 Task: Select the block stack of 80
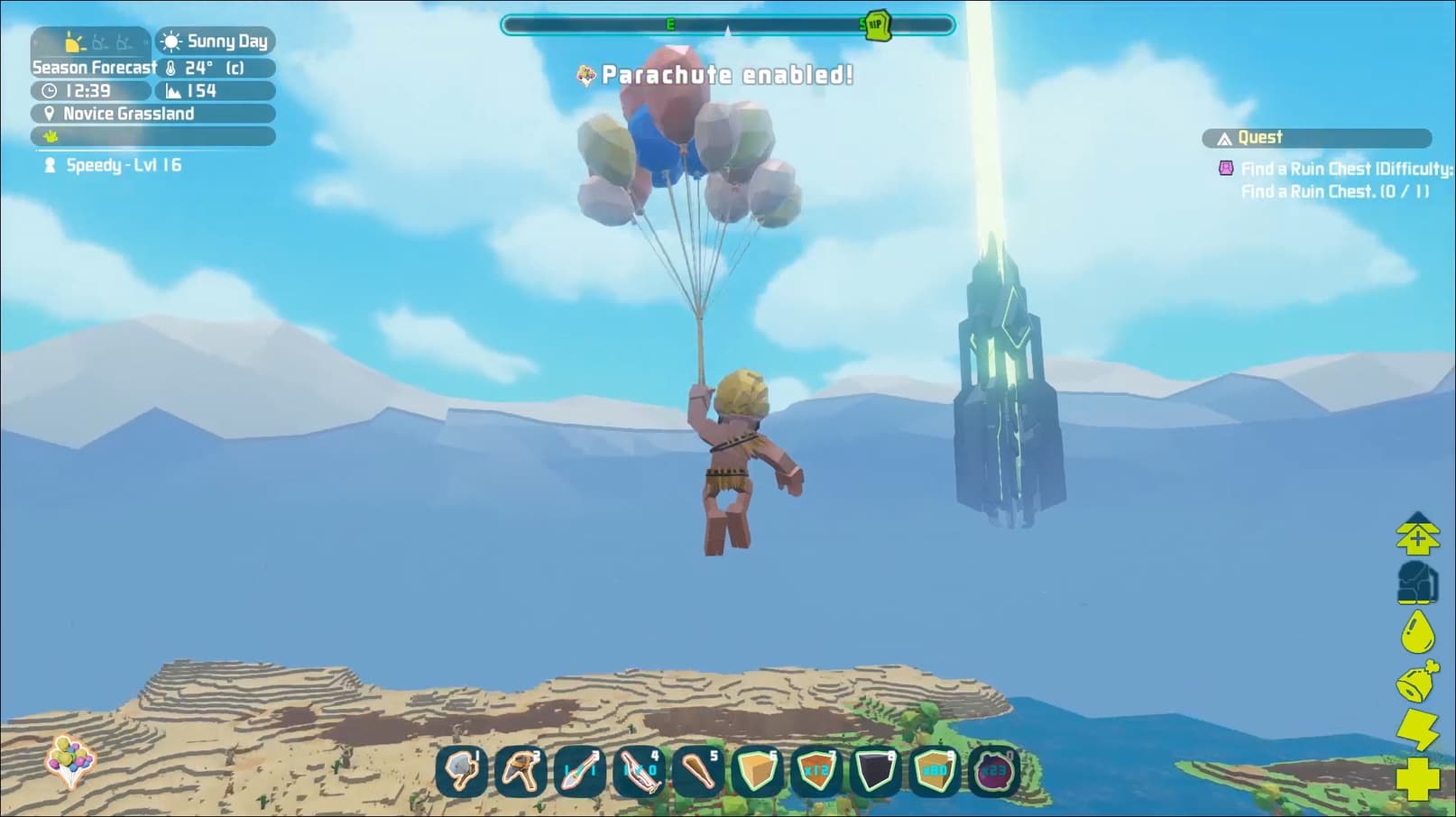pyautogui.click(x=934, y=771)
